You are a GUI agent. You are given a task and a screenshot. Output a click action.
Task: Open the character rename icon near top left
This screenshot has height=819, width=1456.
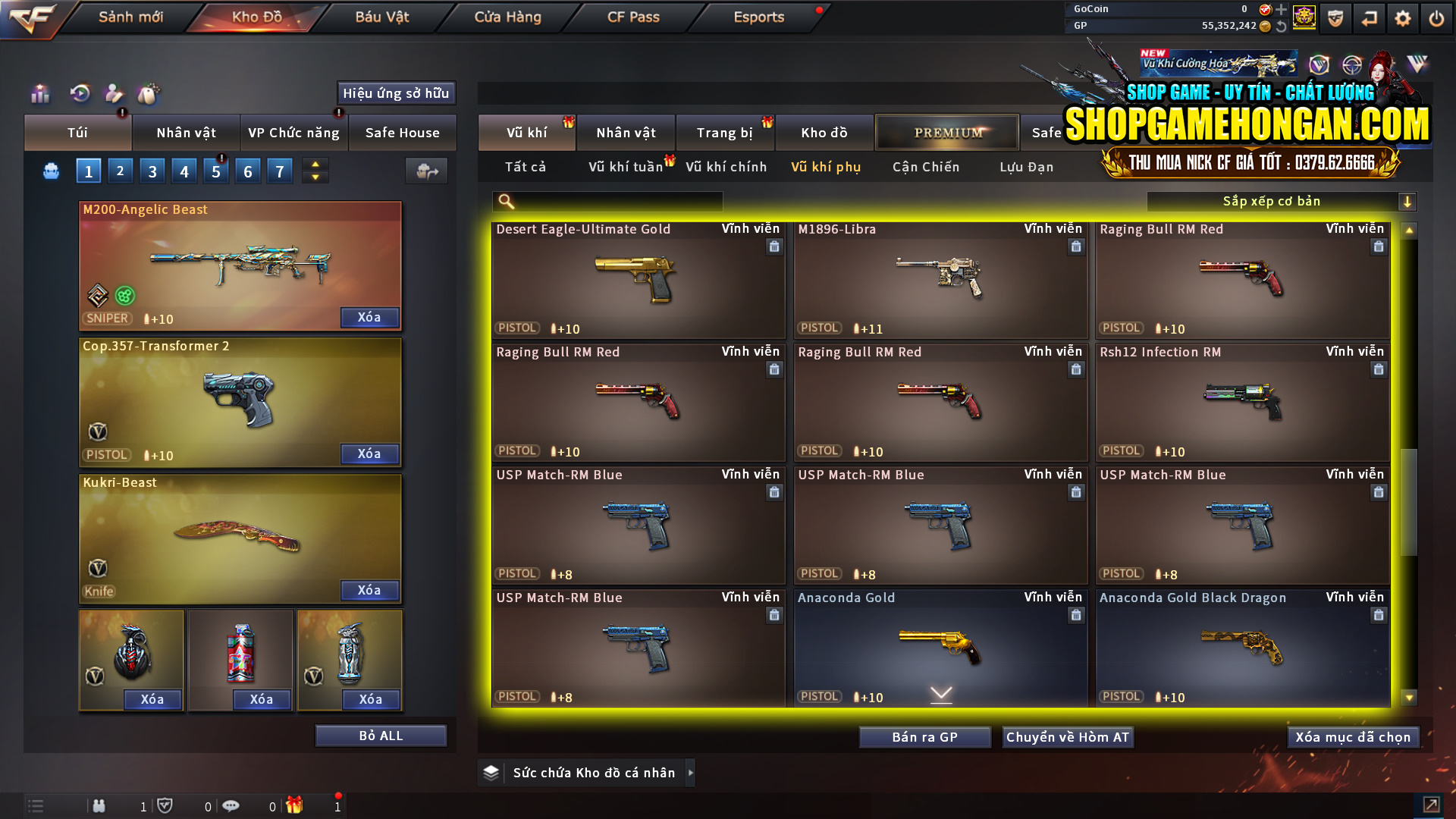114,94
